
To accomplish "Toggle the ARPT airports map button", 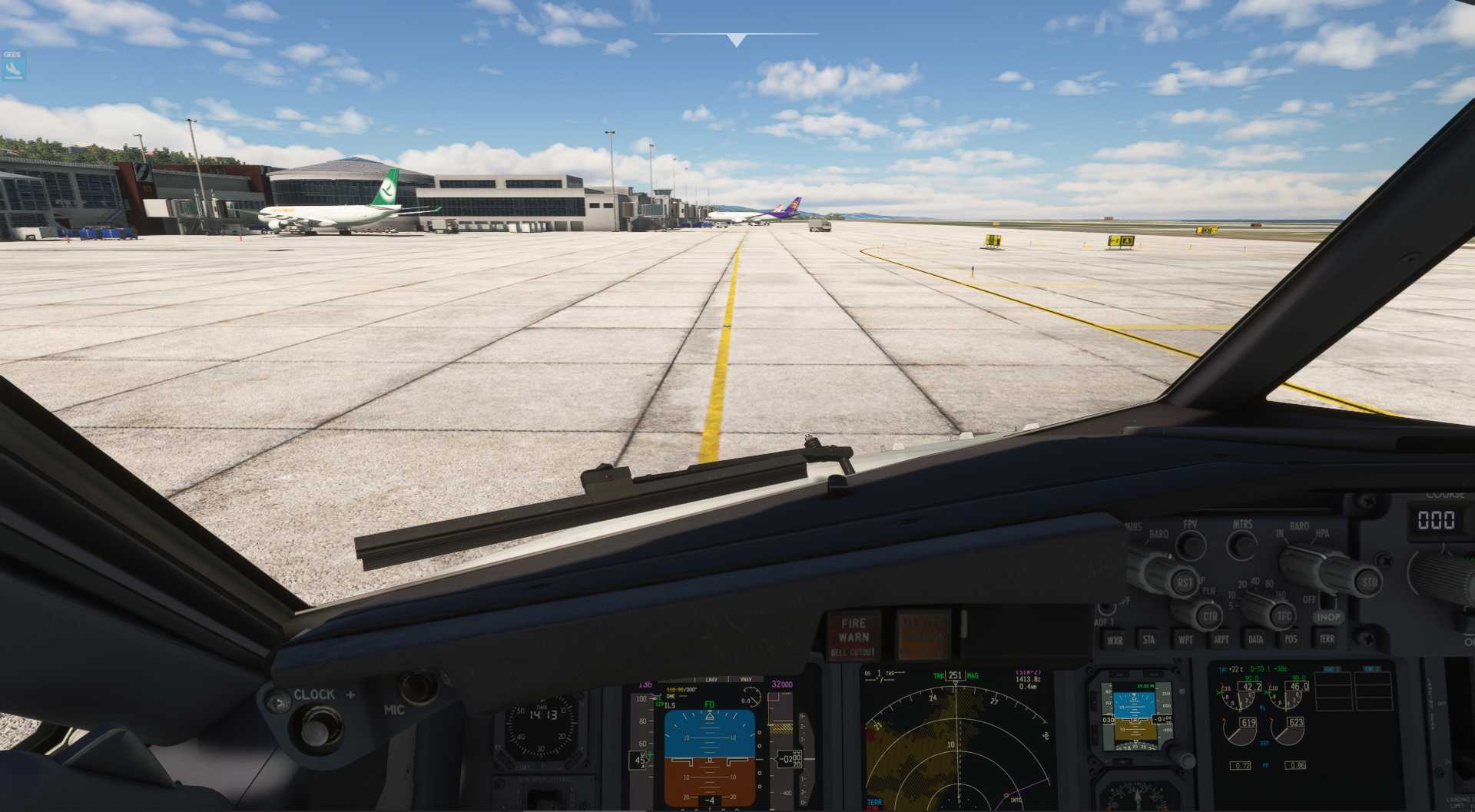I will (x=1221, y=639).
